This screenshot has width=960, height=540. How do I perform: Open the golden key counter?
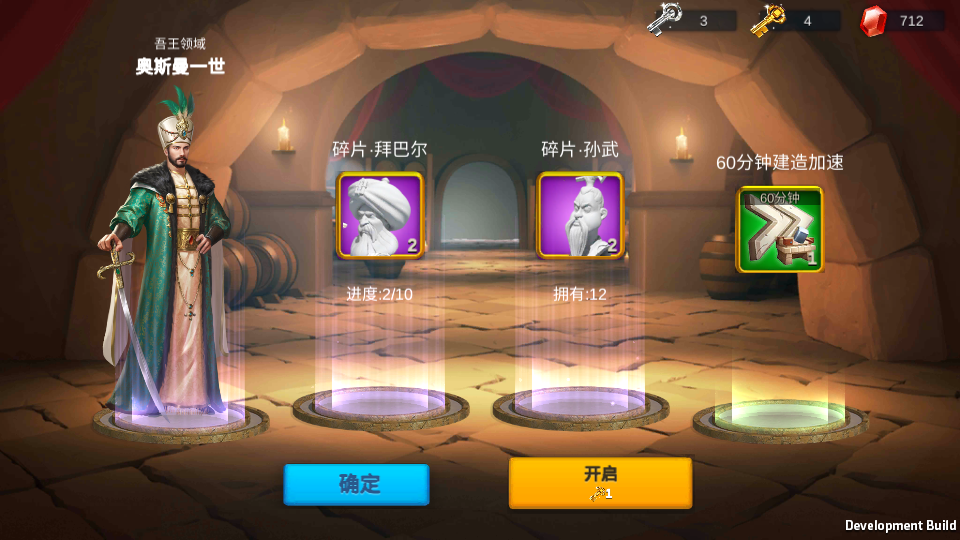pyautogui.click(x=795, y=20)
